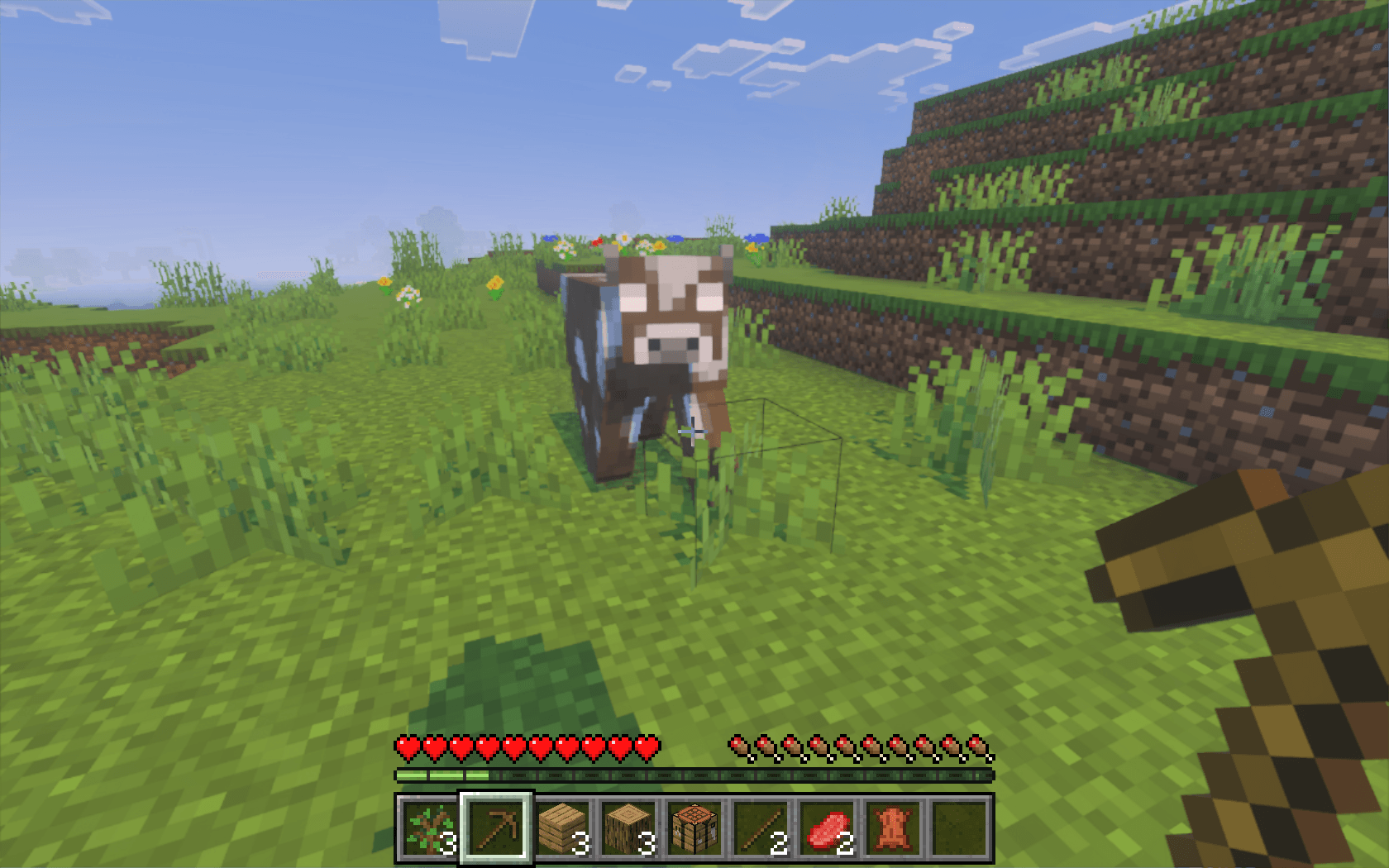Select the leather hotbar slot
1389x868 pixels.
click(894, 829)
